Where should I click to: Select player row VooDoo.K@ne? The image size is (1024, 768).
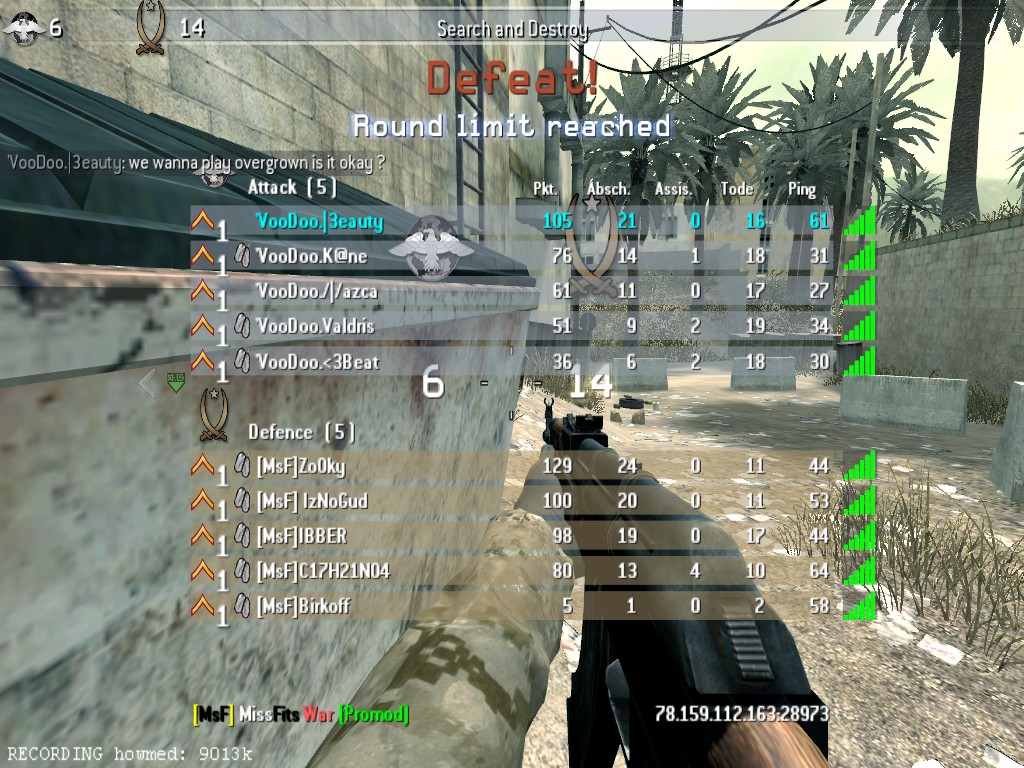click(311, 256)
